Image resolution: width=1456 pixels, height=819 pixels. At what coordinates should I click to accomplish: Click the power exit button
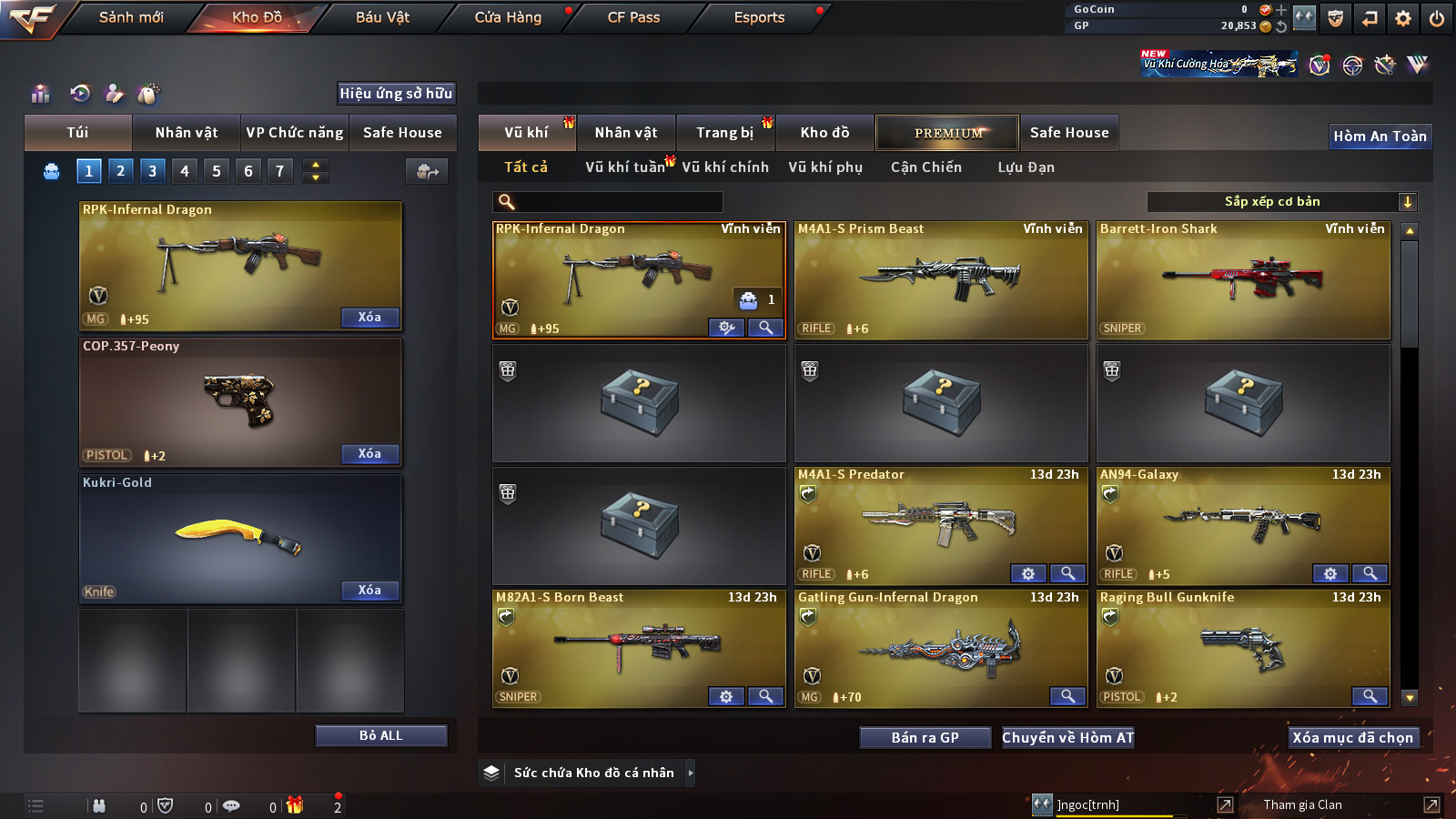coord(1437,18)
